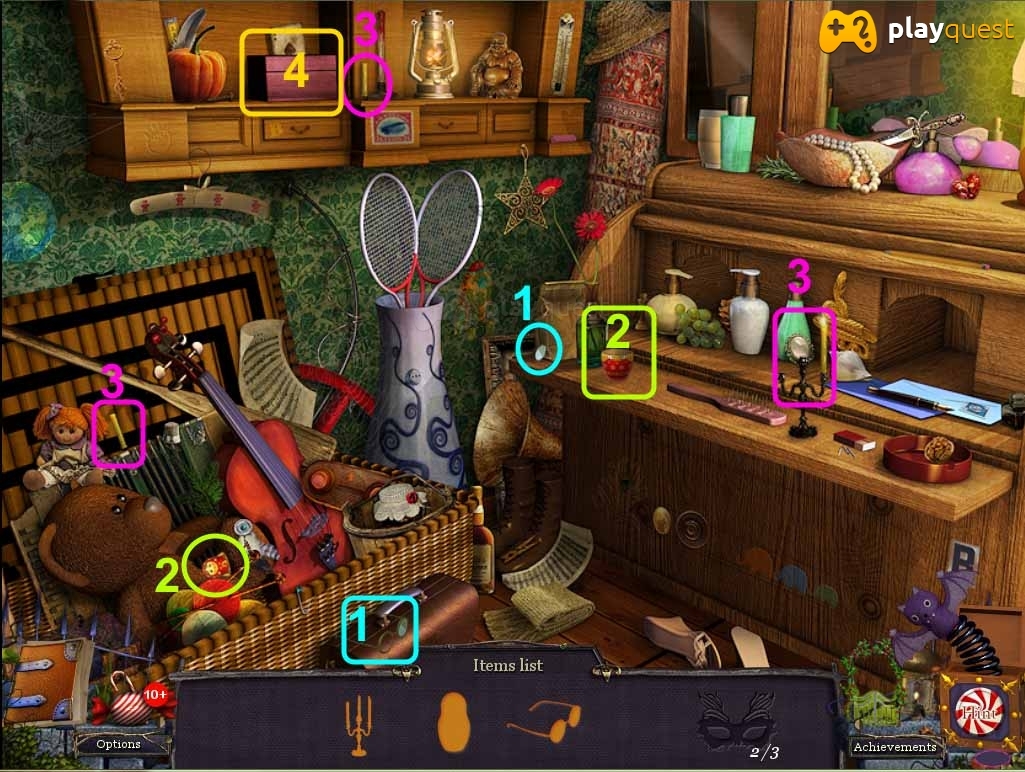Open the Achievements panel

click(894, 746)
